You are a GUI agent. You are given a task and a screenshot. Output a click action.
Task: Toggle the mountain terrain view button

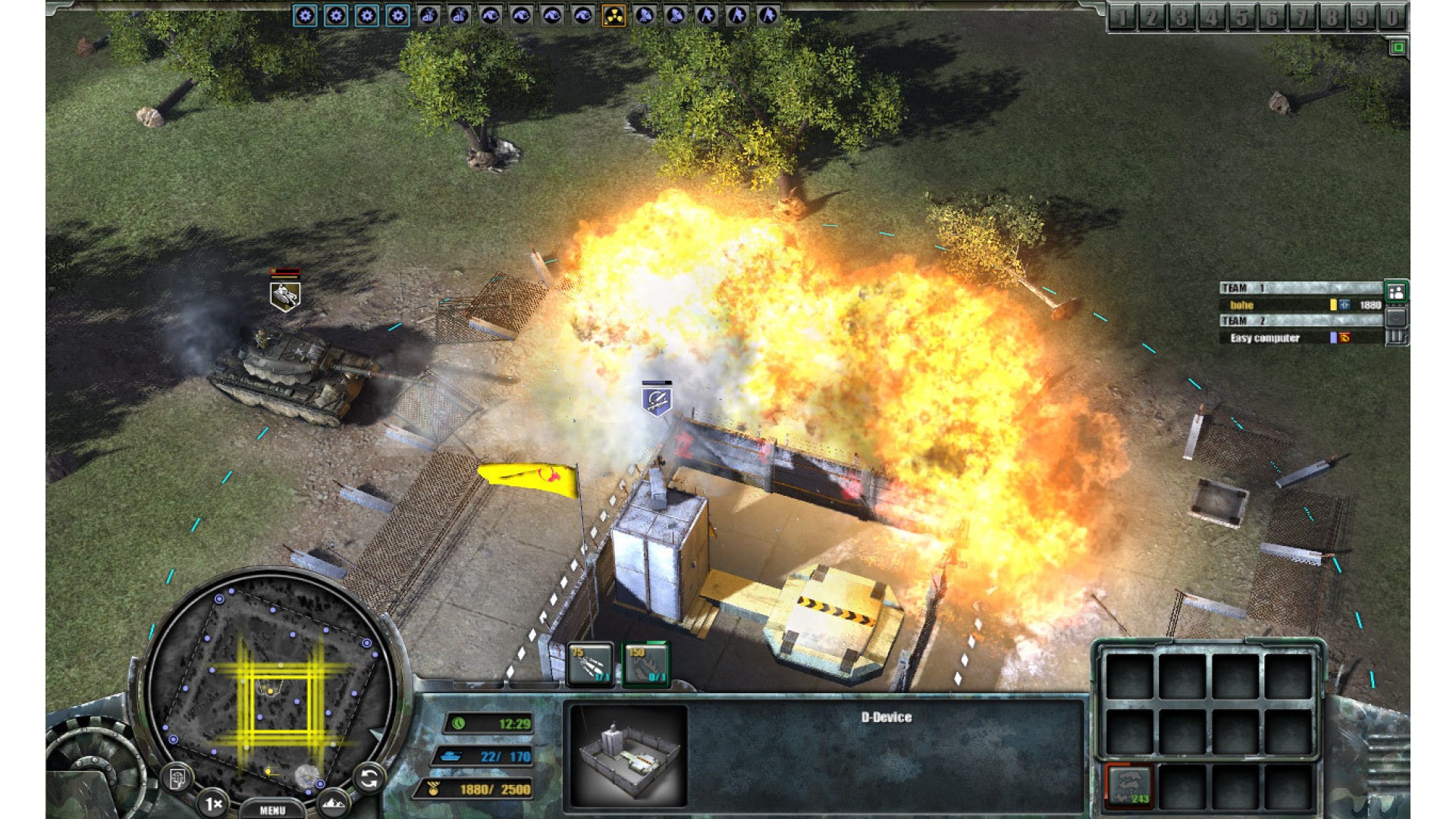[x=334, y=802]
